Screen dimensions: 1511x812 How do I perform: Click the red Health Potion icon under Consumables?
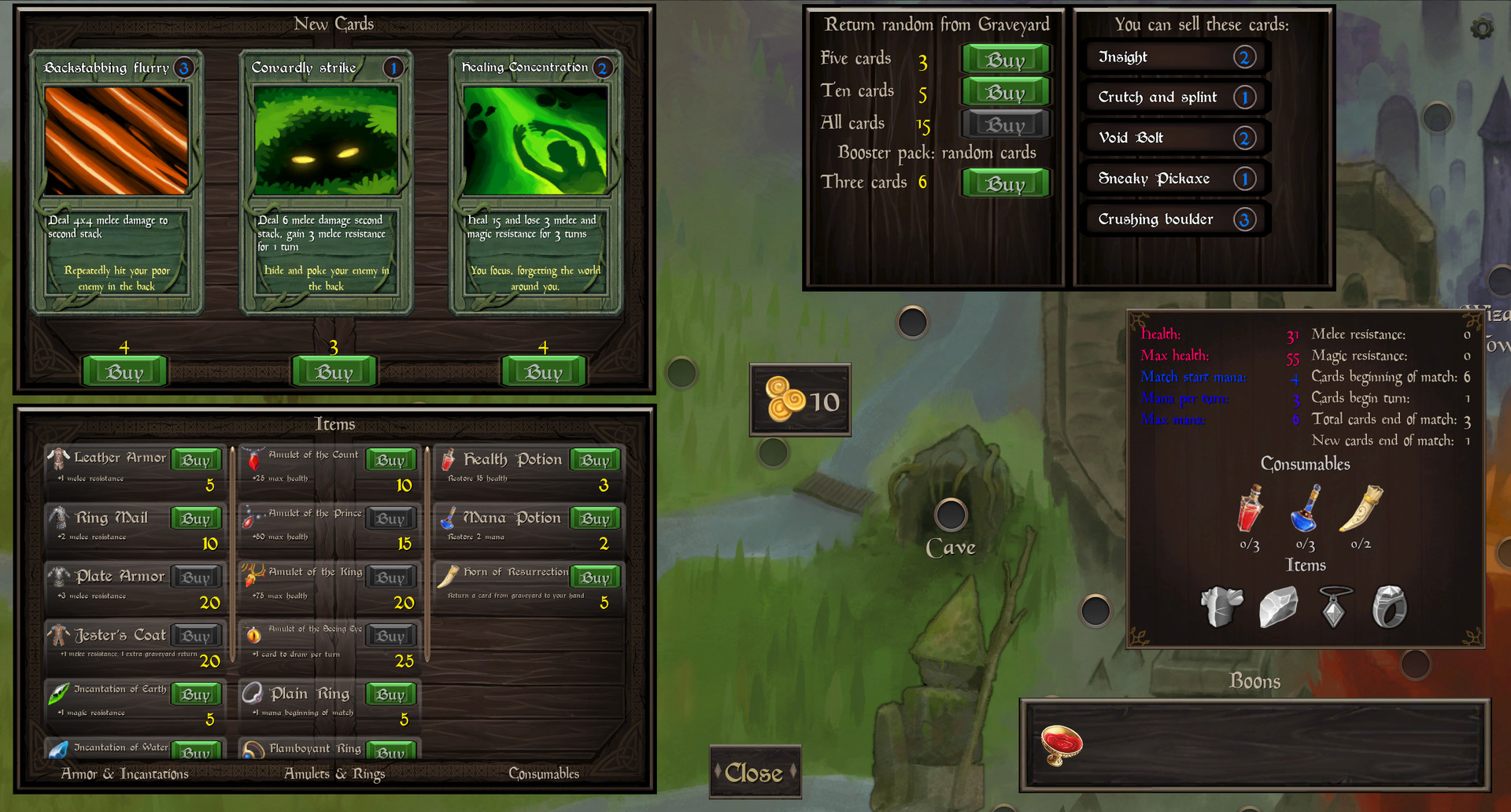(1250, 511)
